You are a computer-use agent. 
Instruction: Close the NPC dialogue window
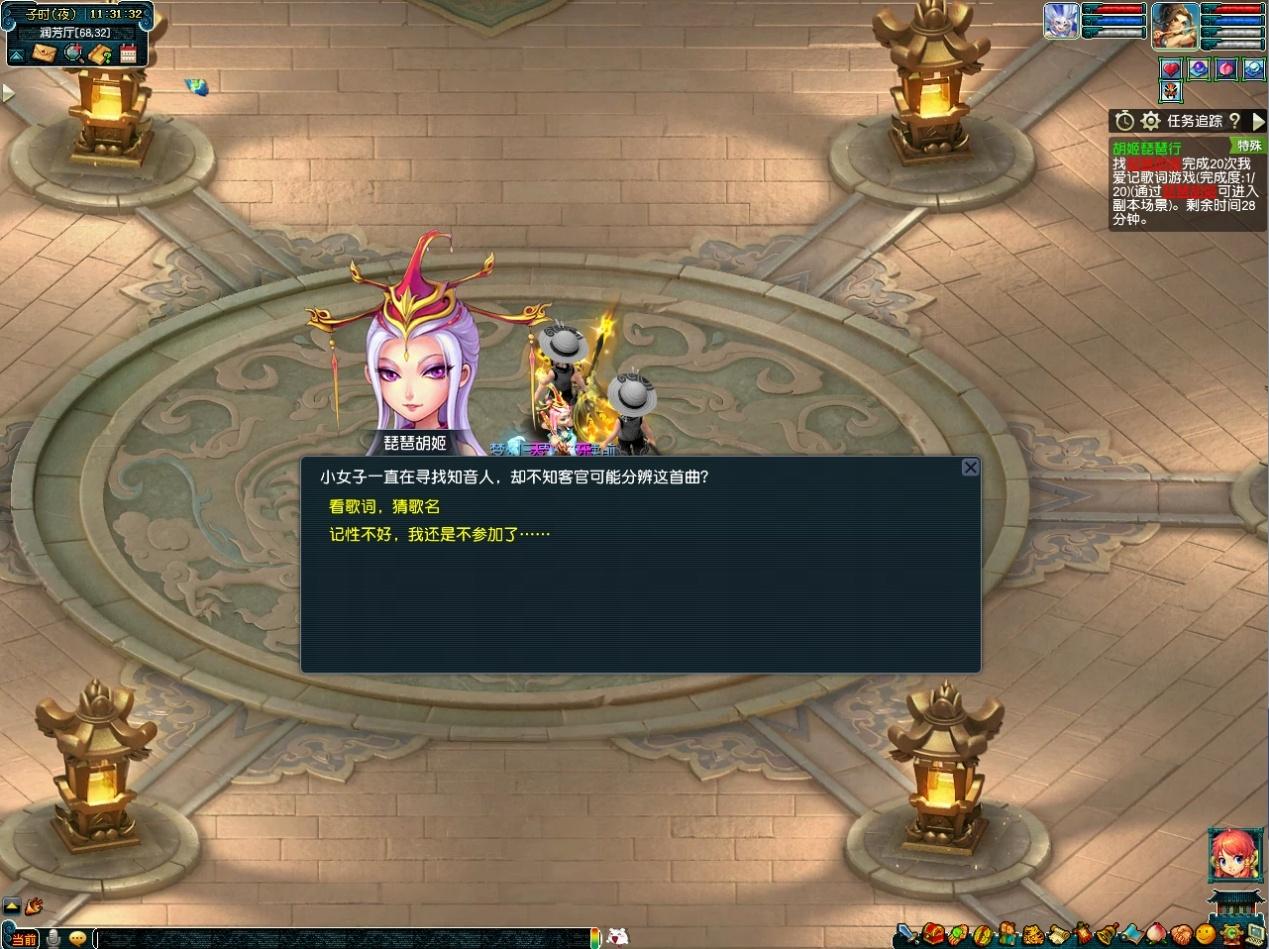pos(969,468)
